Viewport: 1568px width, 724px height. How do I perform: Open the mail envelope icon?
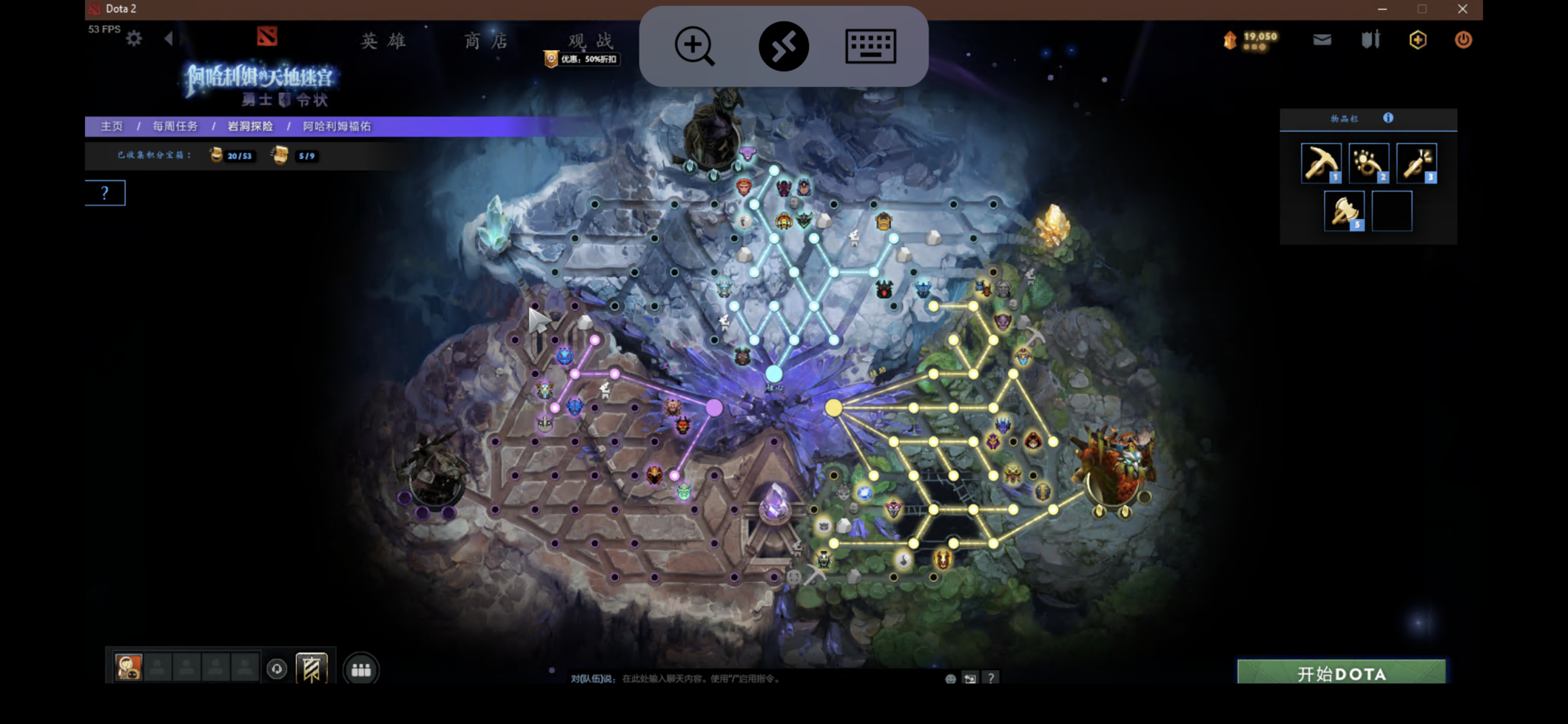click(x=1322, y=40)
